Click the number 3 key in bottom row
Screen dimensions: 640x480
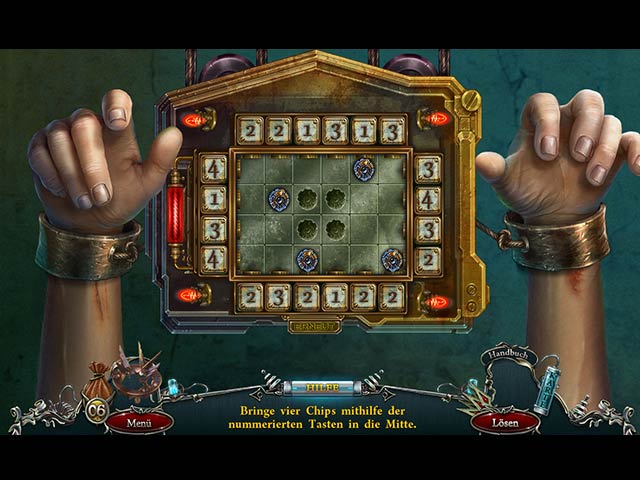coord(279,295)
